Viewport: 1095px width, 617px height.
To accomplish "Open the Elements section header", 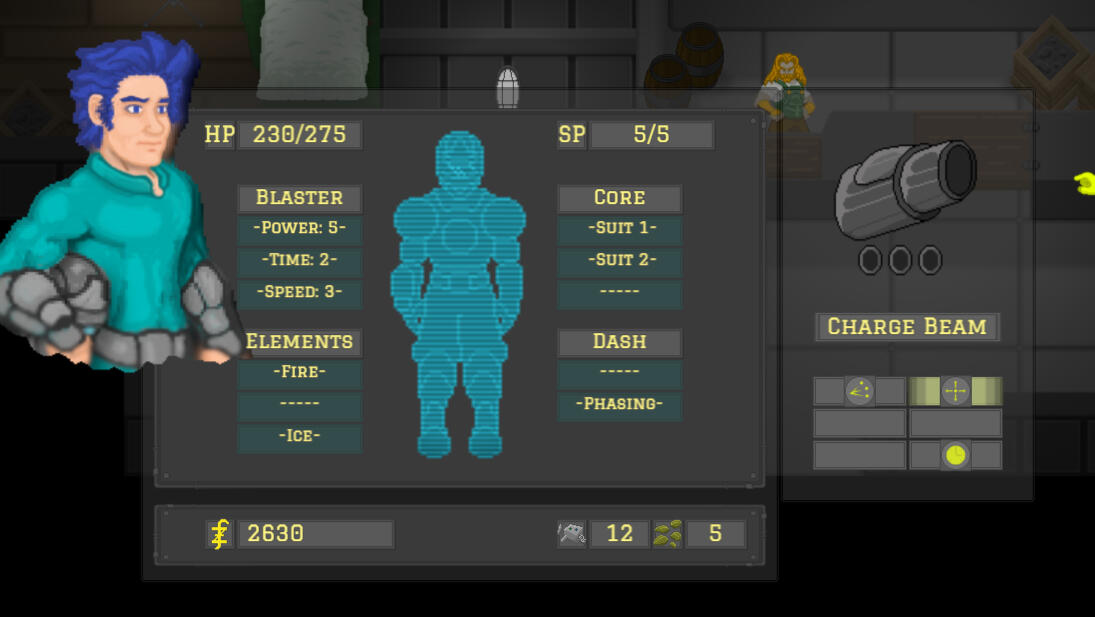I will pos(299,342).
